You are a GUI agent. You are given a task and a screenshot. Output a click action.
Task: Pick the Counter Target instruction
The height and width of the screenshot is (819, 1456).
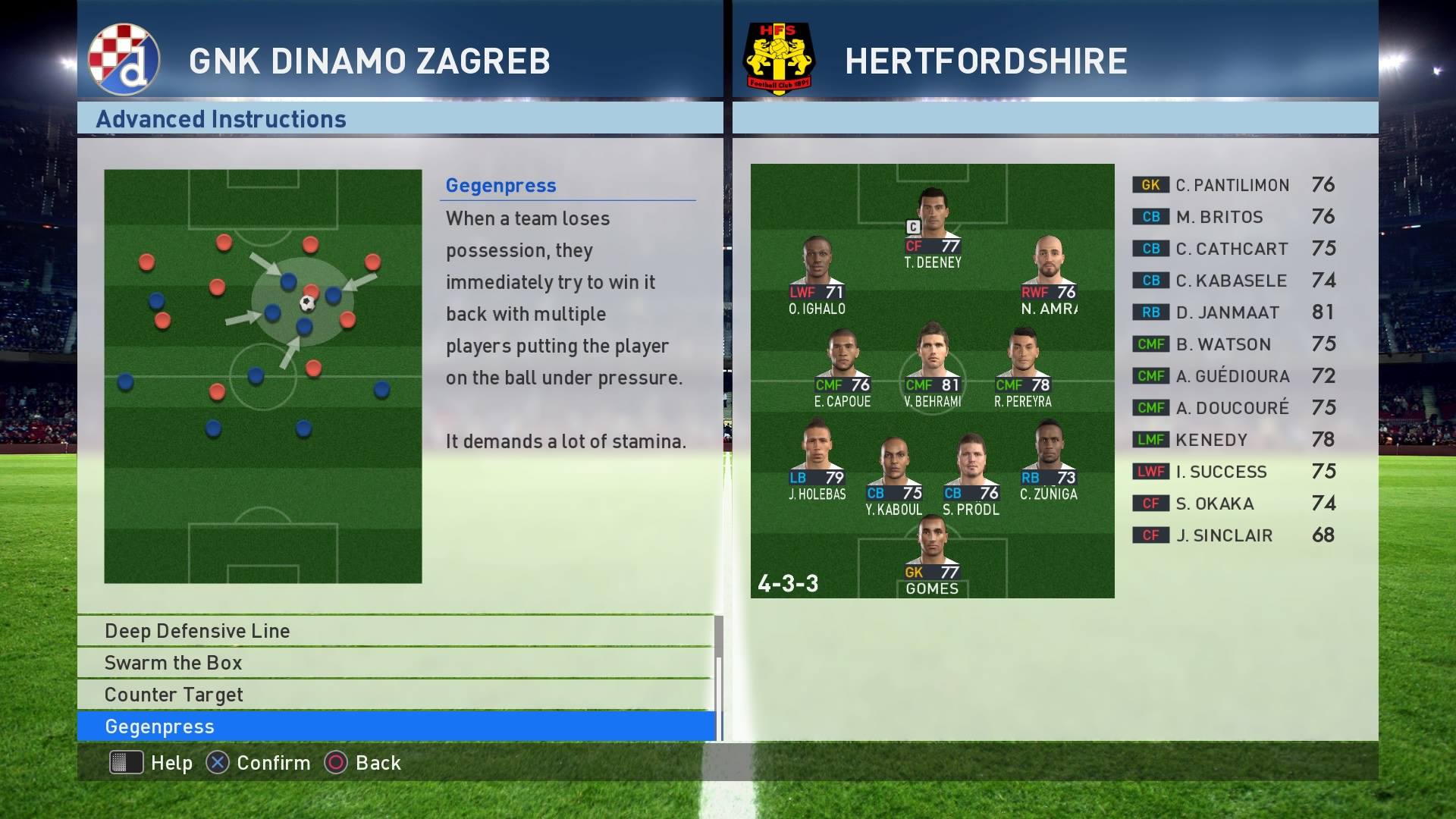click(396, 695)
